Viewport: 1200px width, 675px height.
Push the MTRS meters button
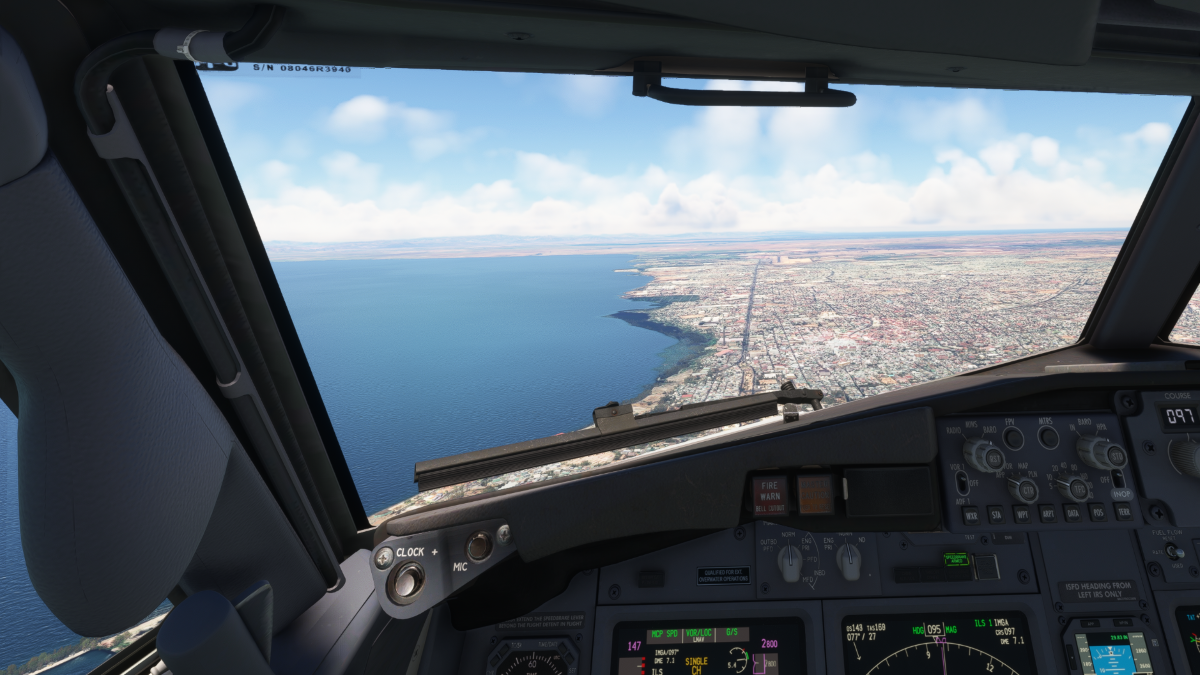[1048, 437]
